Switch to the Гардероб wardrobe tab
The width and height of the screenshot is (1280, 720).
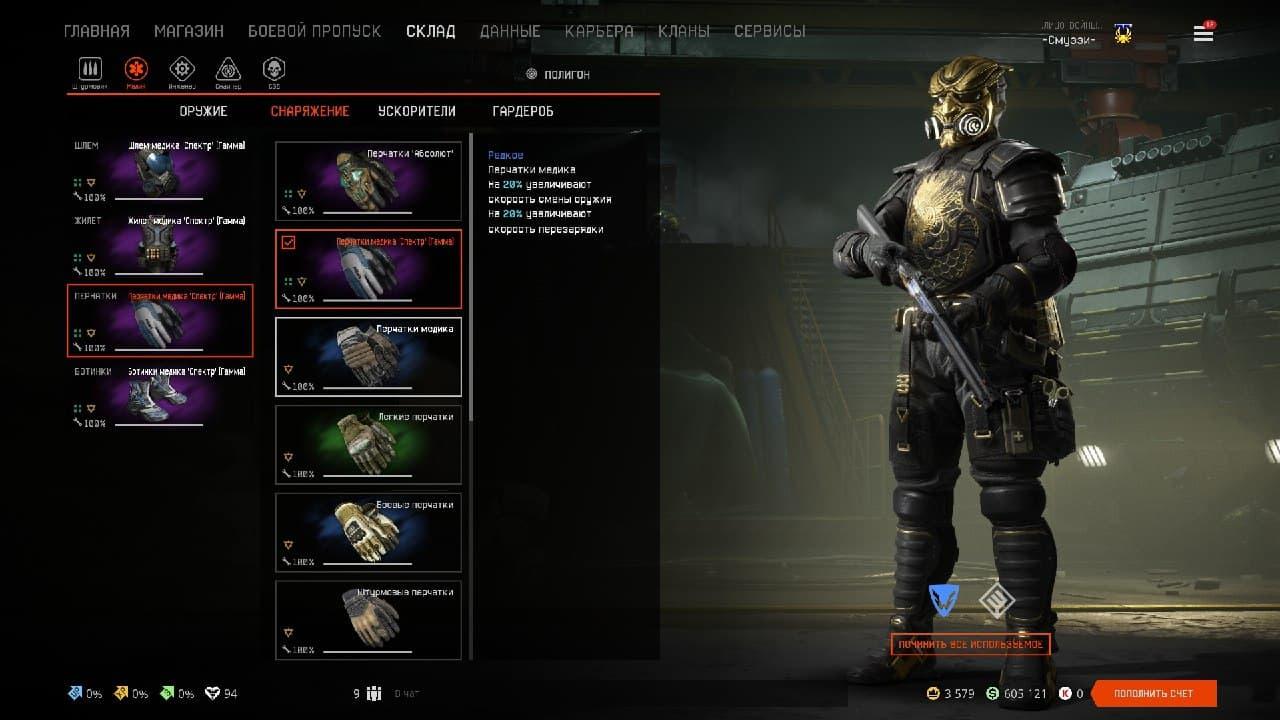click(x=523, y=111)
